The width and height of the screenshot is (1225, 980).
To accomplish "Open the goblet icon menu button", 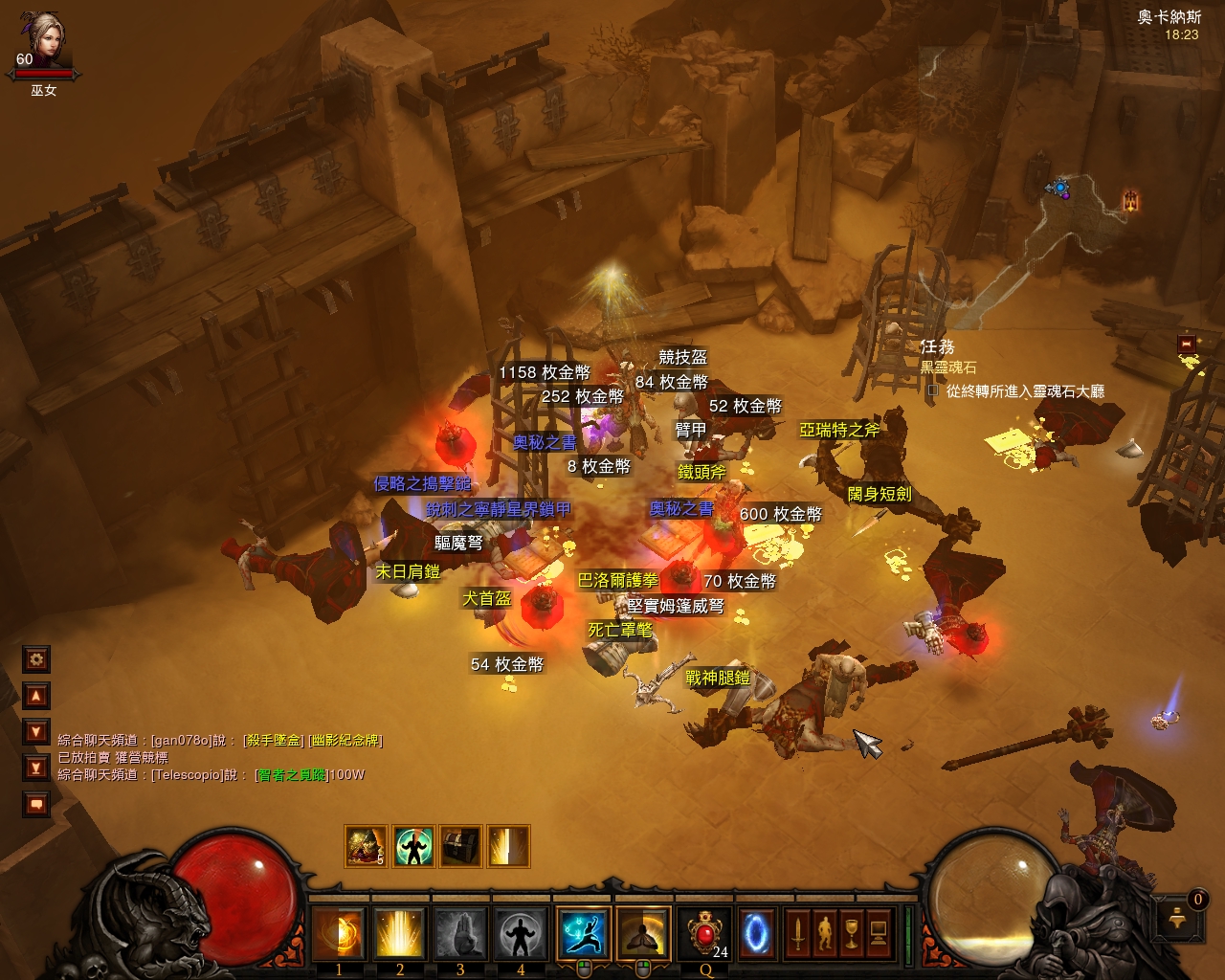I will (851, 932).
